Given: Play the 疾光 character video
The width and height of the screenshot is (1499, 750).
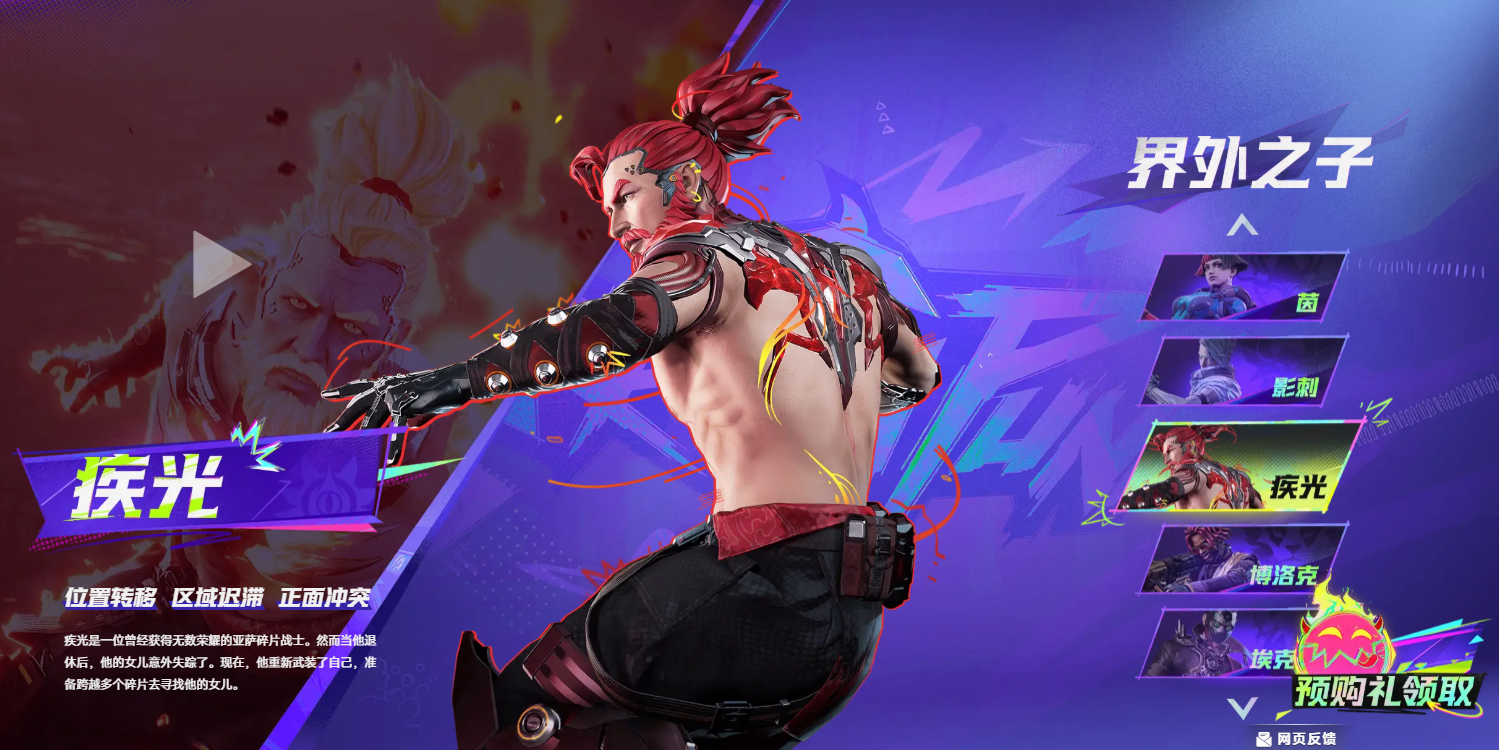Looking at the screenshot, I should [x=220, y=264].
